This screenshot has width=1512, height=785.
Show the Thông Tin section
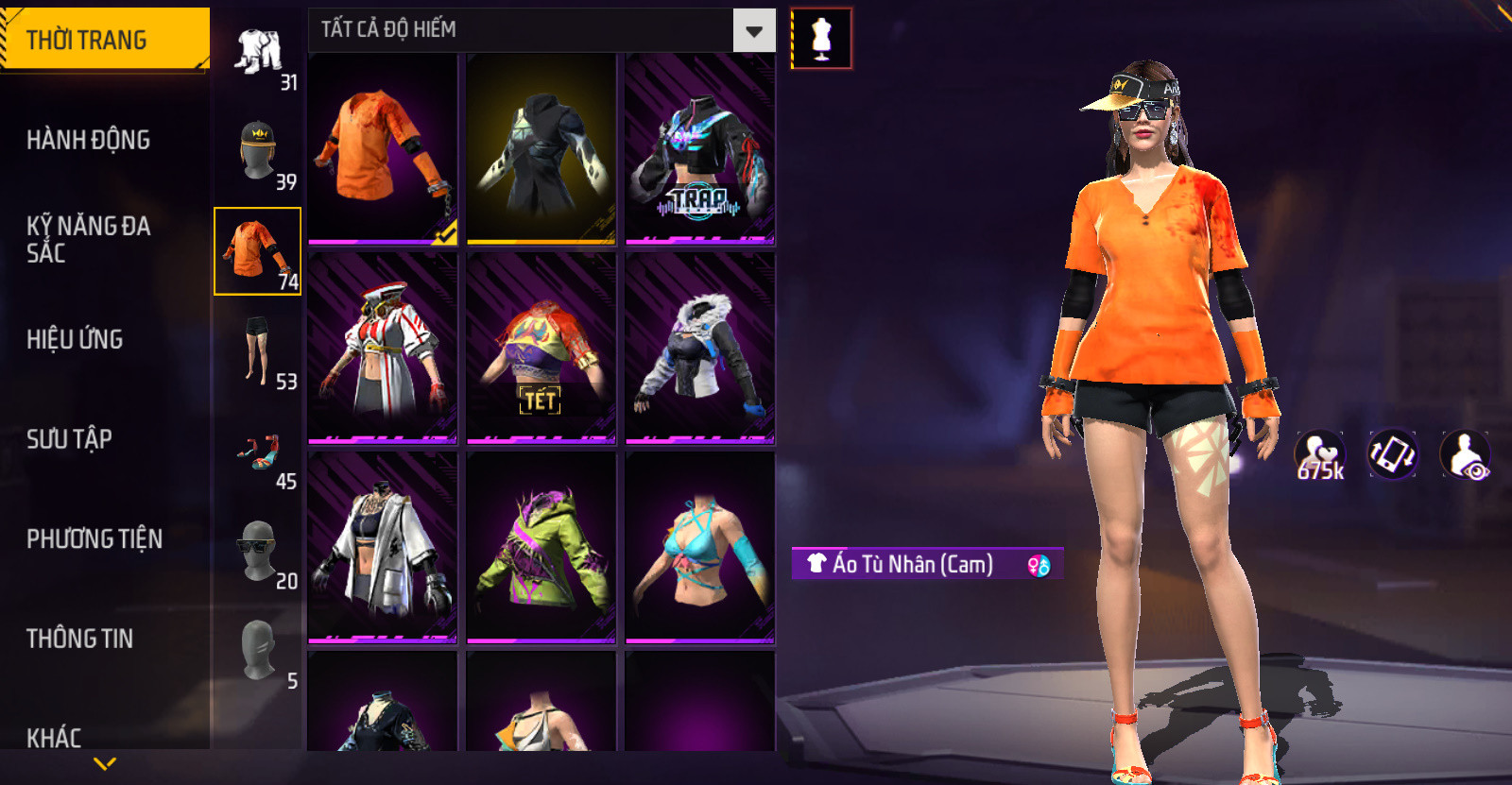point(79,639)
